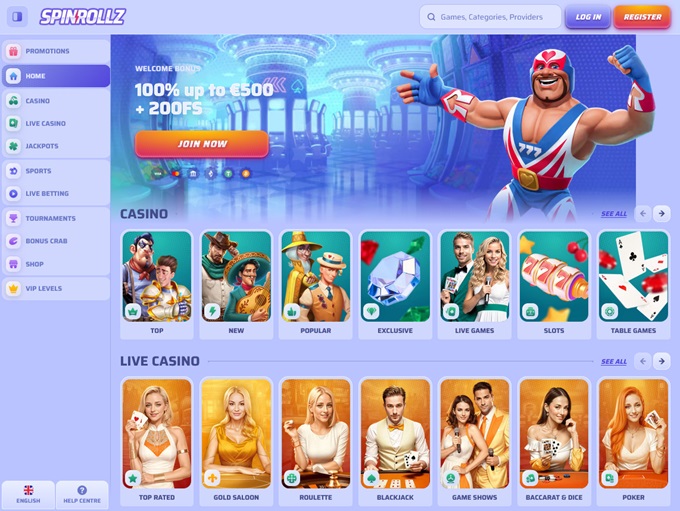This screenshot has width=680, height=511.
Task: Open the Help Centre
Action: [82, 495]
